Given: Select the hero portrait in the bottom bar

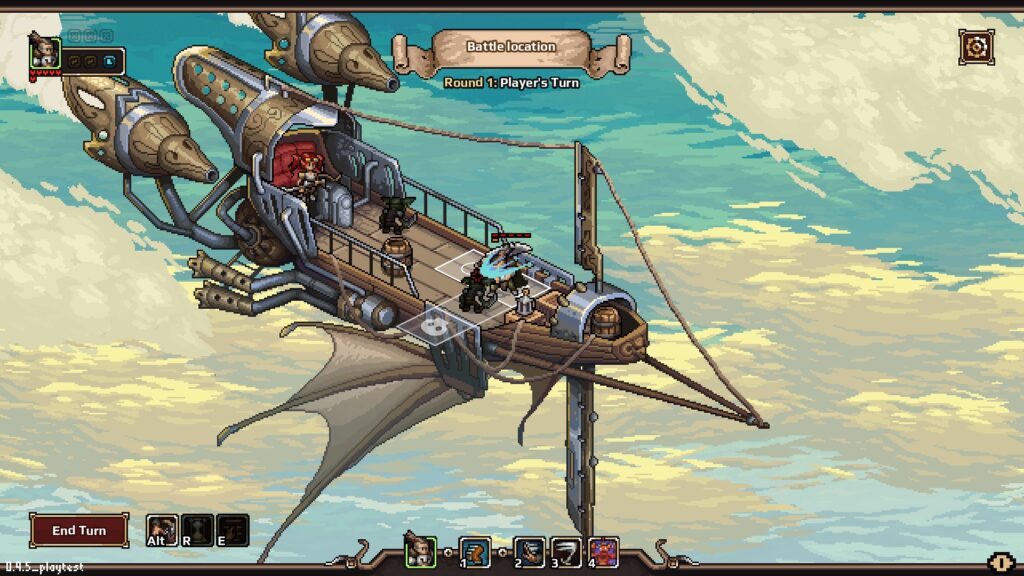Looking at the screenshot, I should pos(420,551).
